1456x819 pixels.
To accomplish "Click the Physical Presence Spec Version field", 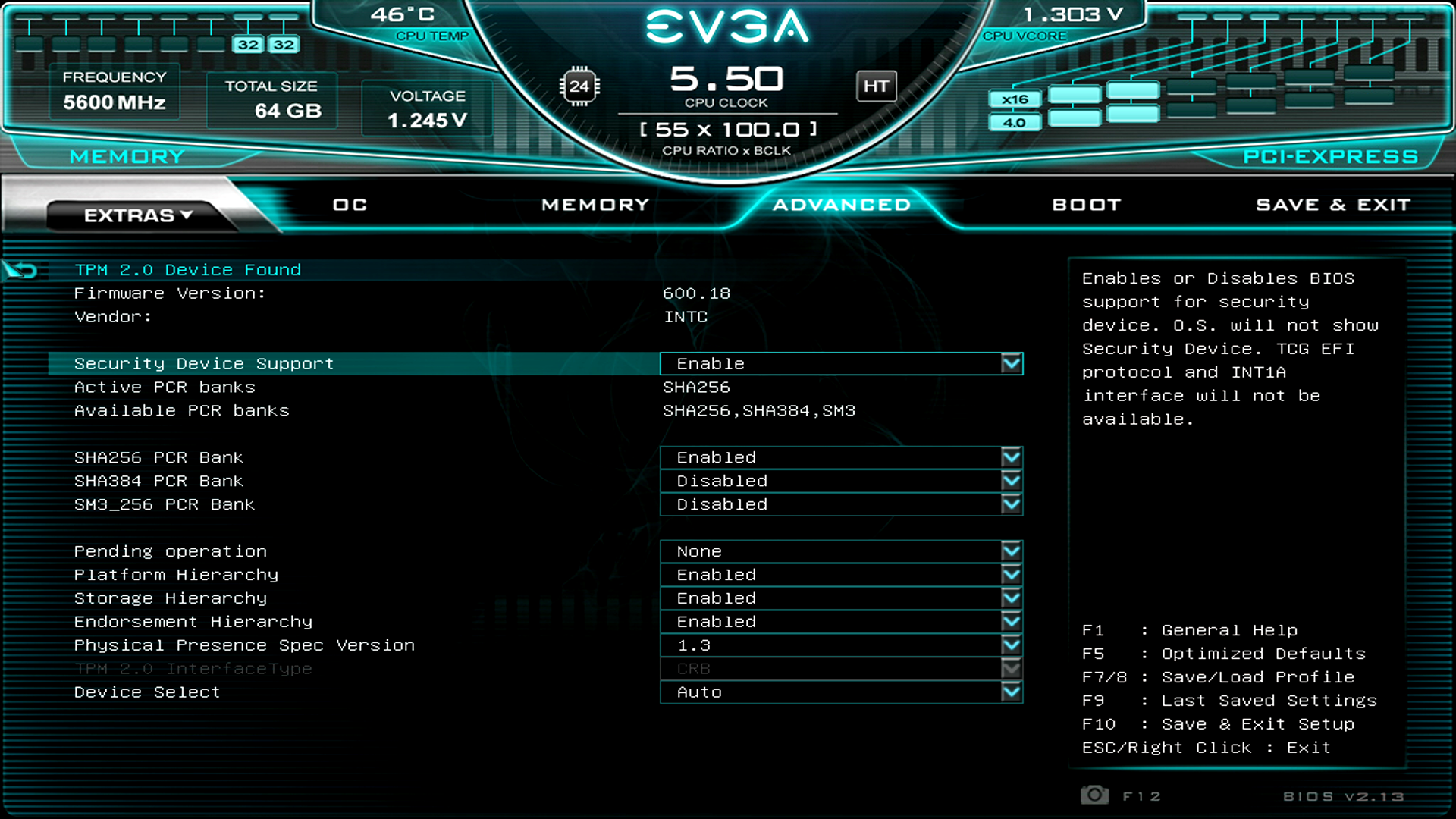I will [x=842, y=645].
